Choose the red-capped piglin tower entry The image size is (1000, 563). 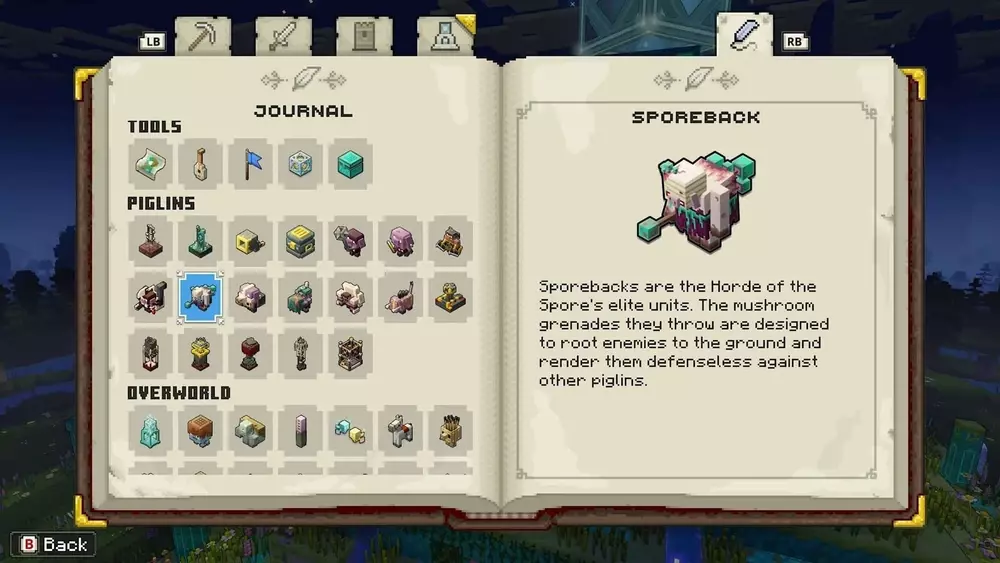(250, 353)
